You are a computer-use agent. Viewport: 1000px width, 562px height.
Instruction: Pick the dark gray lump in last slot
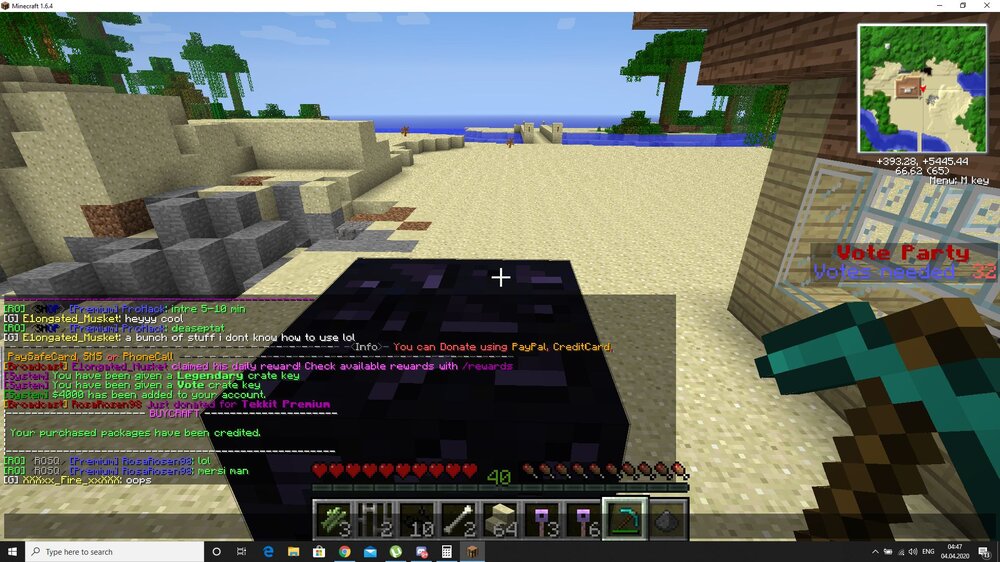670,520
